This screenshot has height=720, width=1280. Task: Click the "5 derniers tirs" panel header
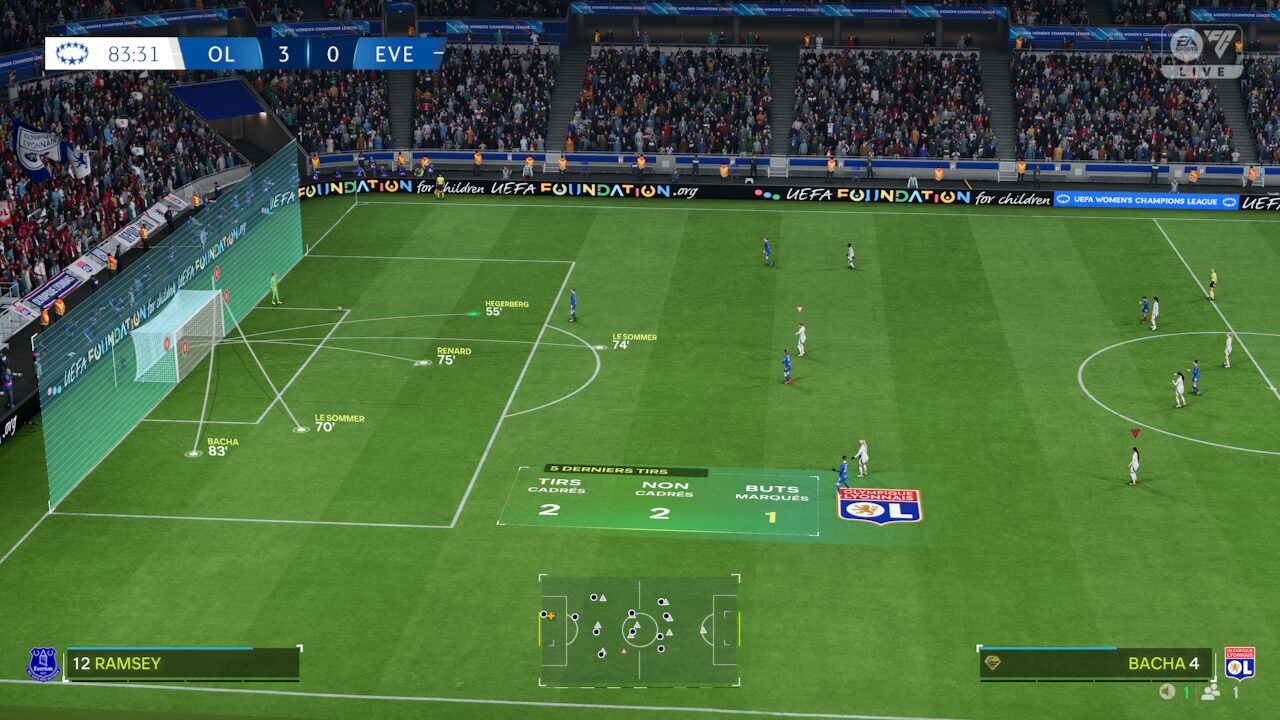point(626,470)
